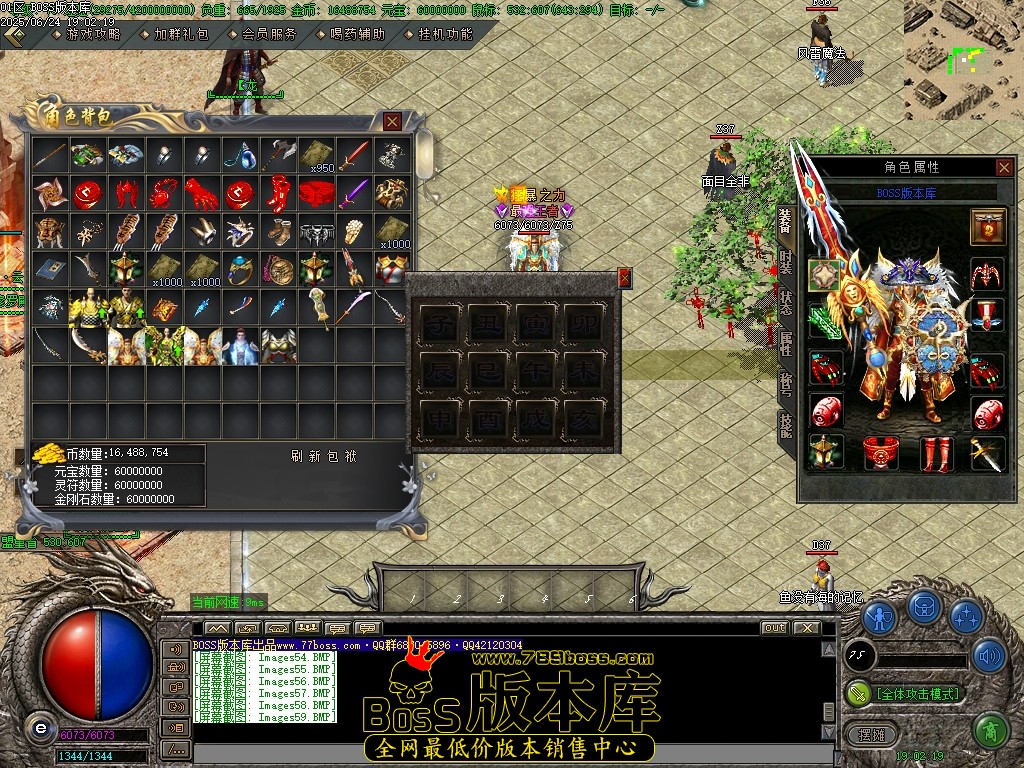The height and width of the screenshot is (768, 1024).
Task: Open the 挂机功能 menu entry
Action: [x=445, y=34]
